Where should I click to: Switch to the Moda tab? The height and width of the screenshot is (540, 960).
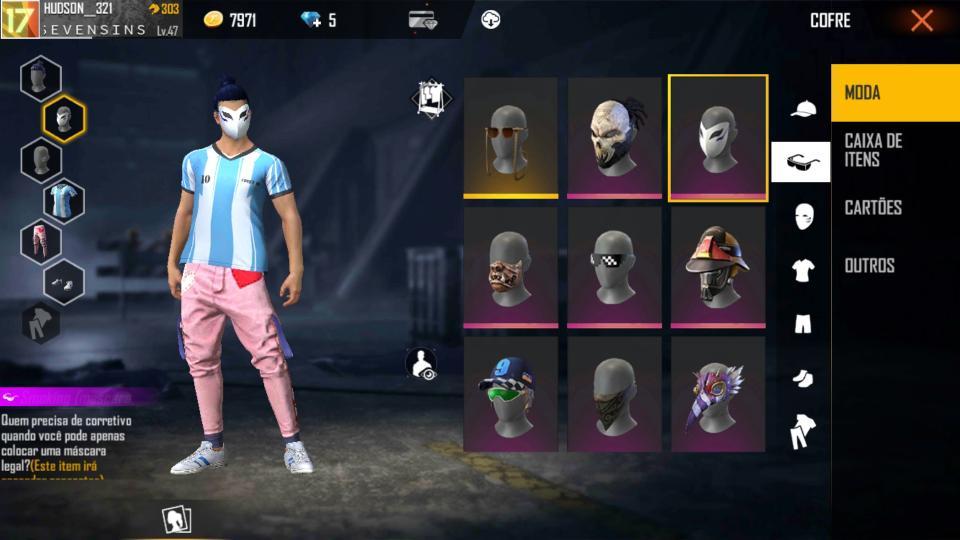pos(894,93)
